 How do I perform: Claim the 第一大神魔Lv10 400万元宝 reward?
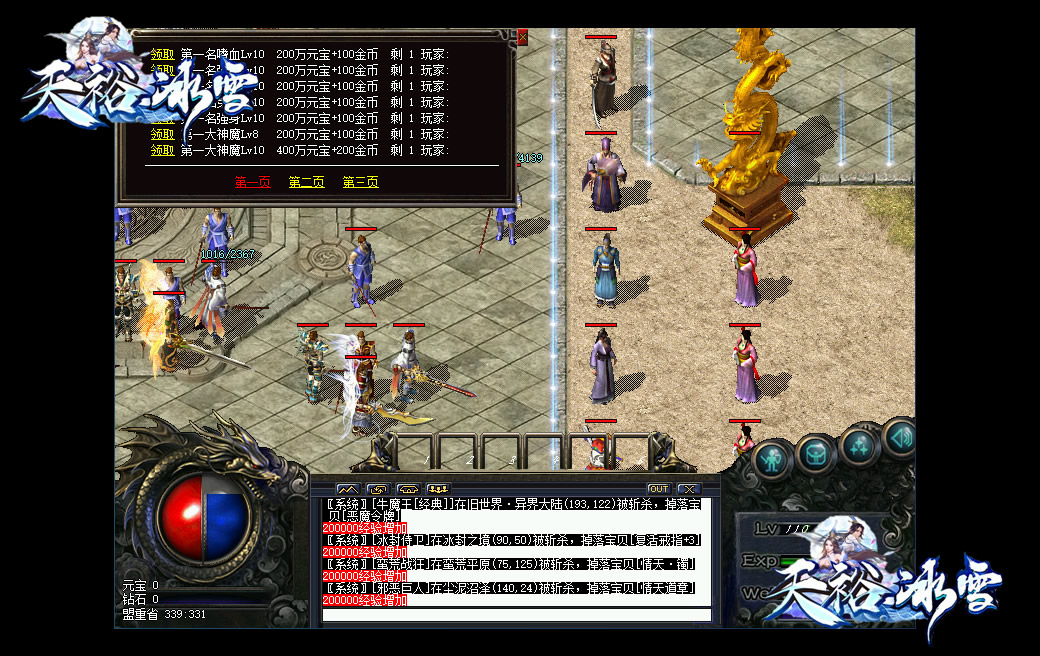click(x=163, y=150)
